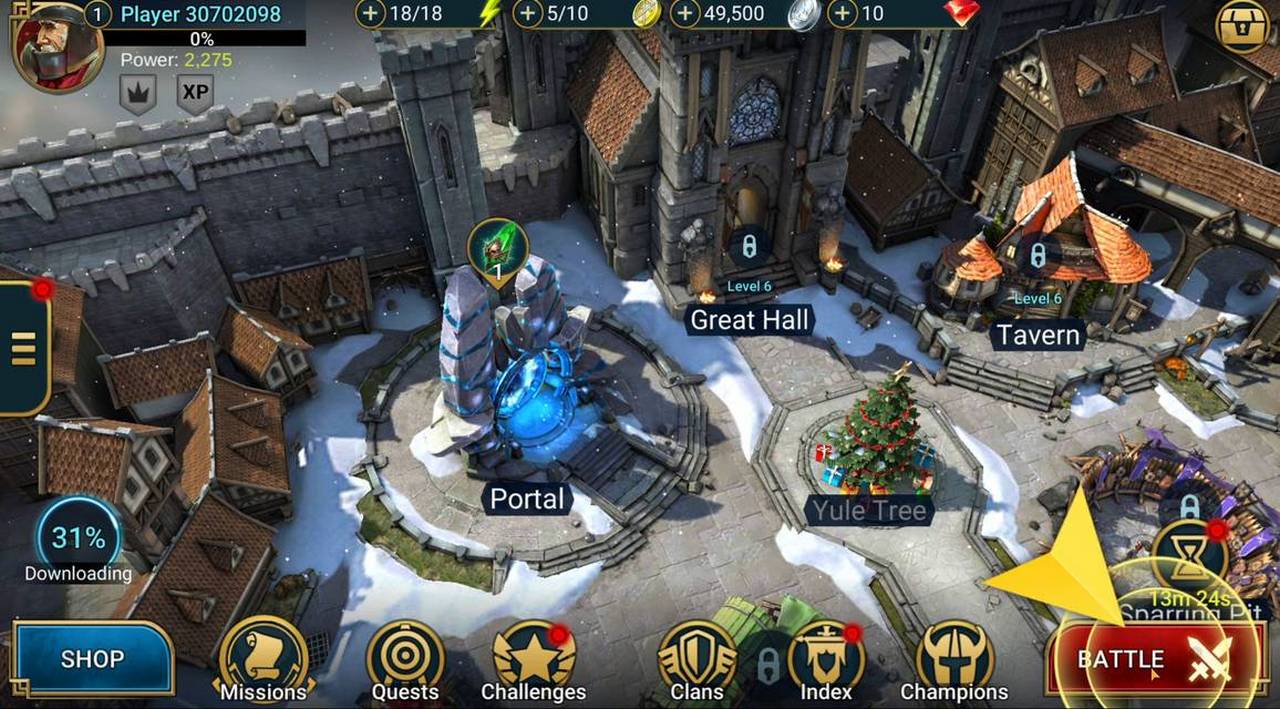Expand the side panel with three bars
The width and height of the screenshot is (1280, 709).
[23, 347]
